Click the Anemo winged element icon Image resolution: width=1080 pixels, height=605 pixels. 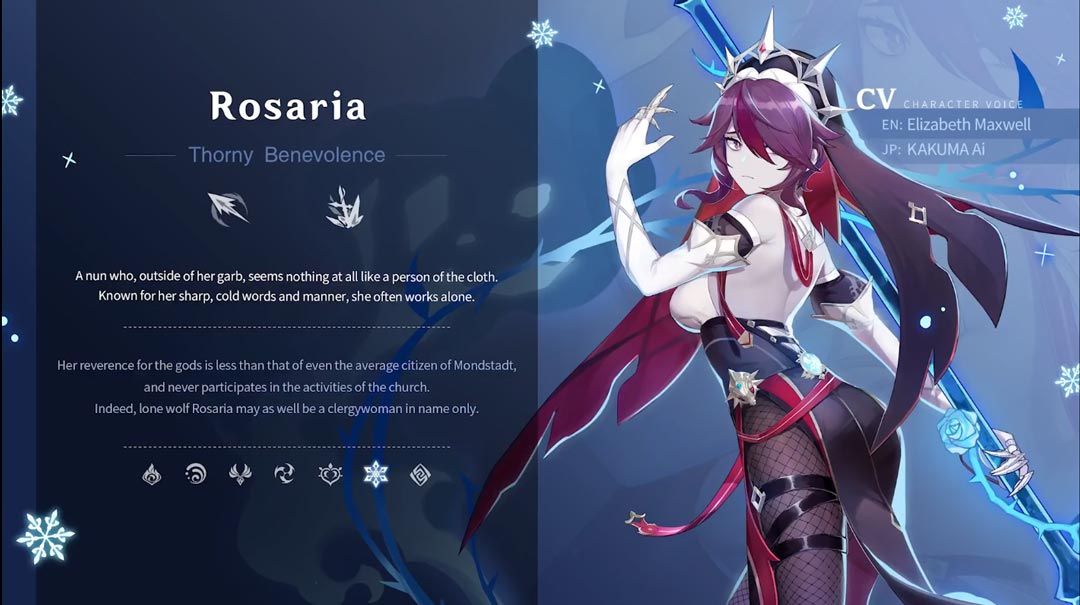240,474
